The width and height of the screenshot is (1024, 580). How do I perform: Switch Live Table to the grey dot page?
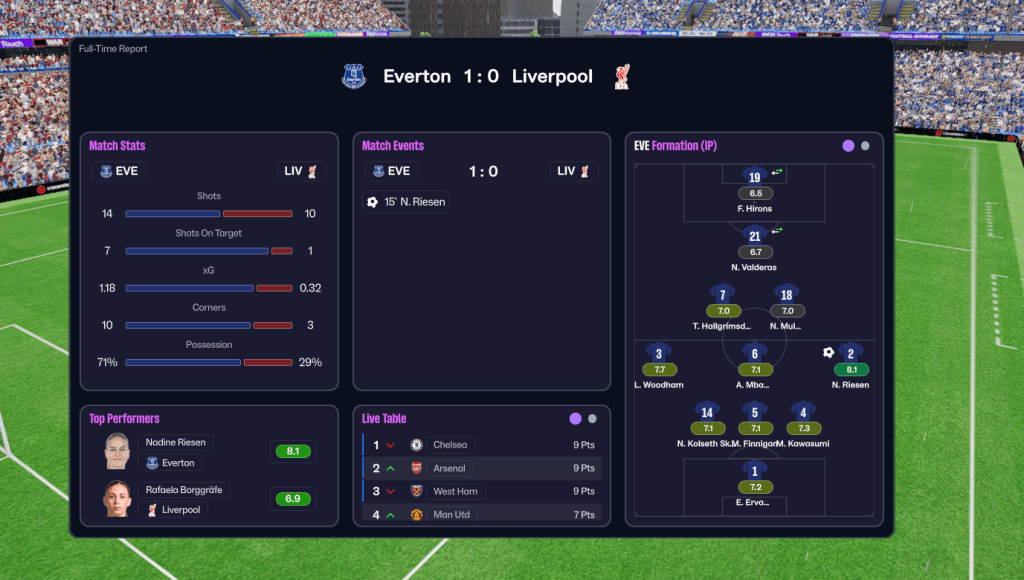click(592, 419)
